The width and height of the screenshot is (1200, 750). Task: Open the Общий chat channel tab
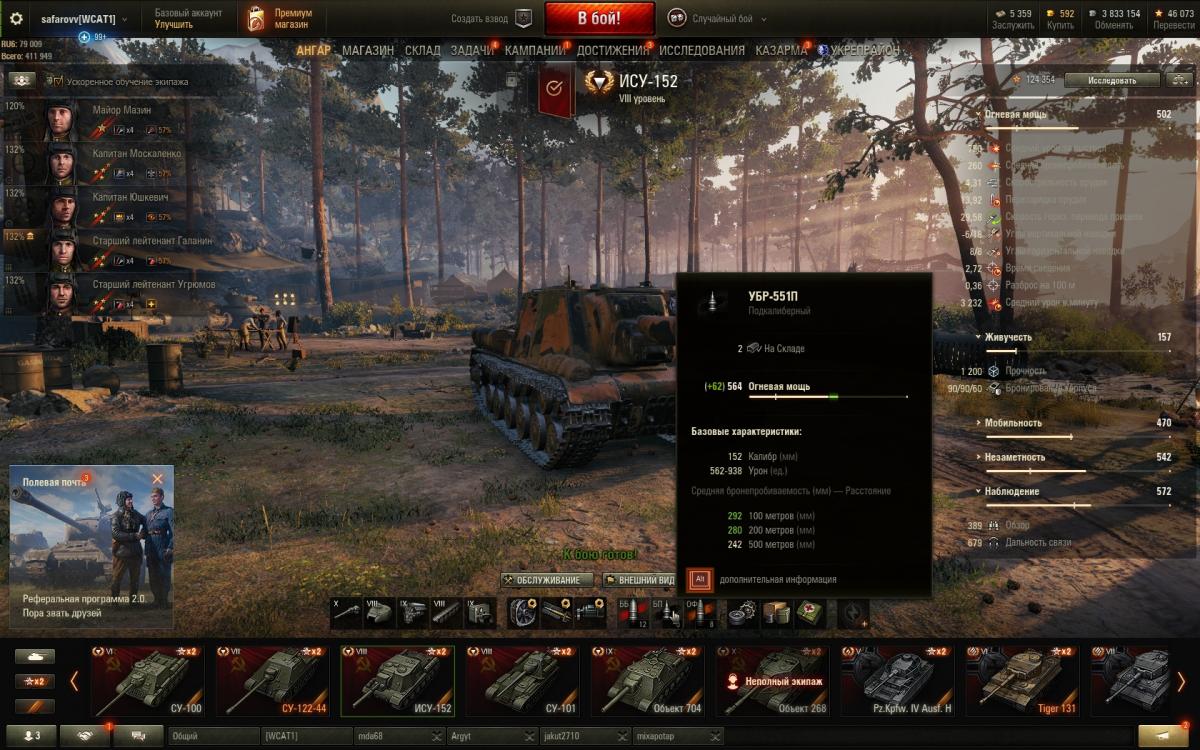tap(212, 736)
